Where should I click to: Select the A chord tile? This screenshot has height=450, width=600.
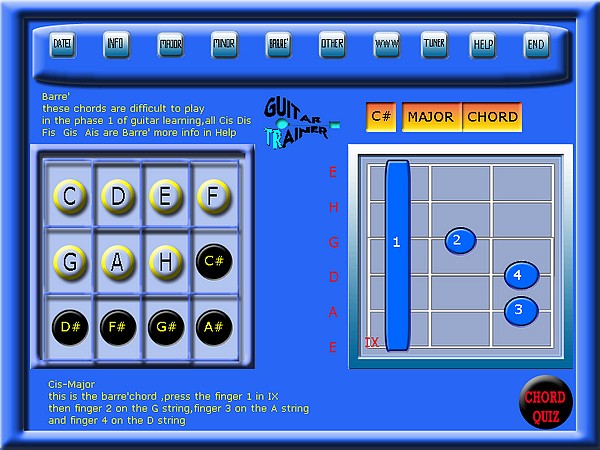pos(118,261)
